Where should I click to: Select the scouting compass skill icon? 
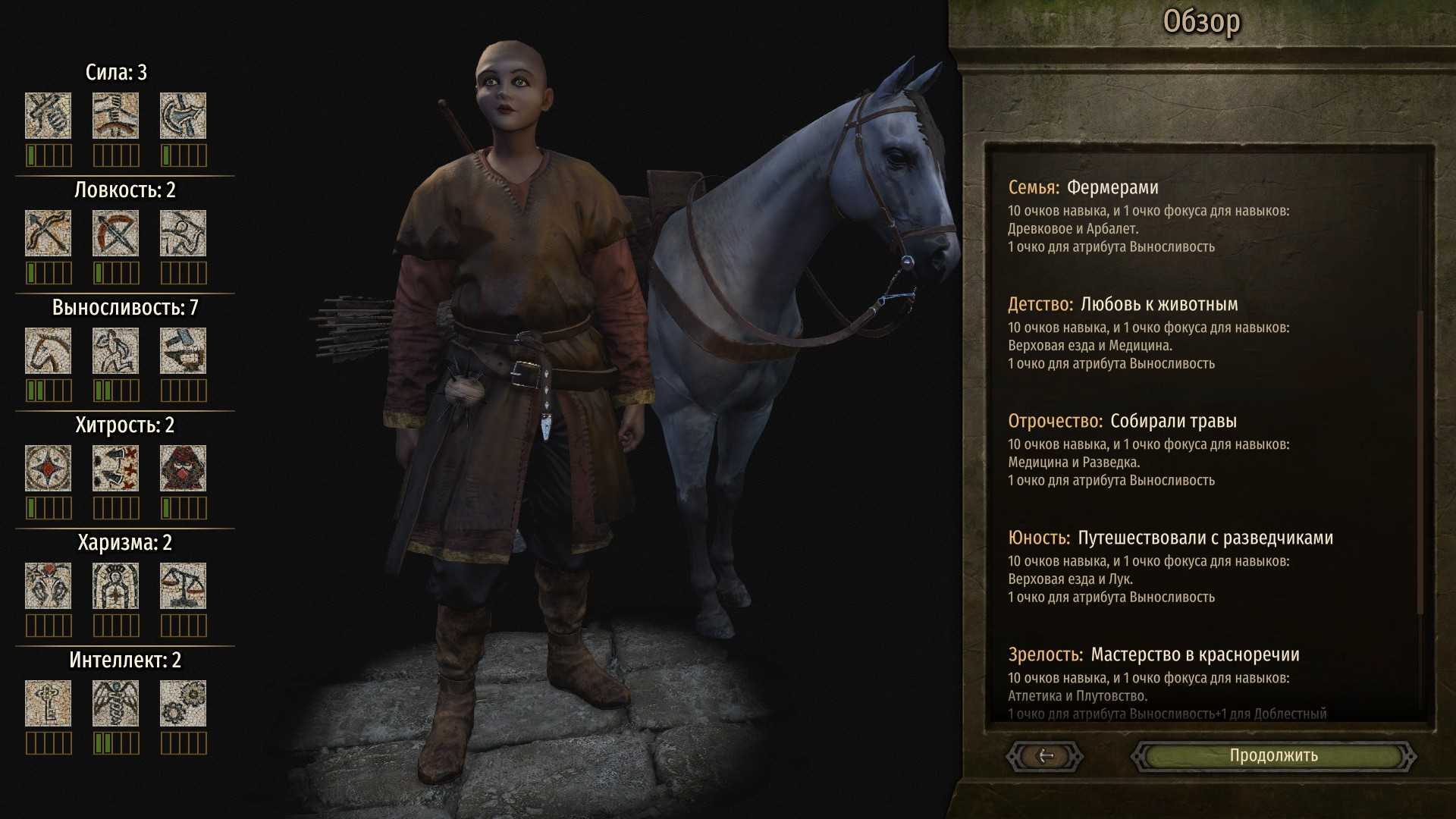48,469
